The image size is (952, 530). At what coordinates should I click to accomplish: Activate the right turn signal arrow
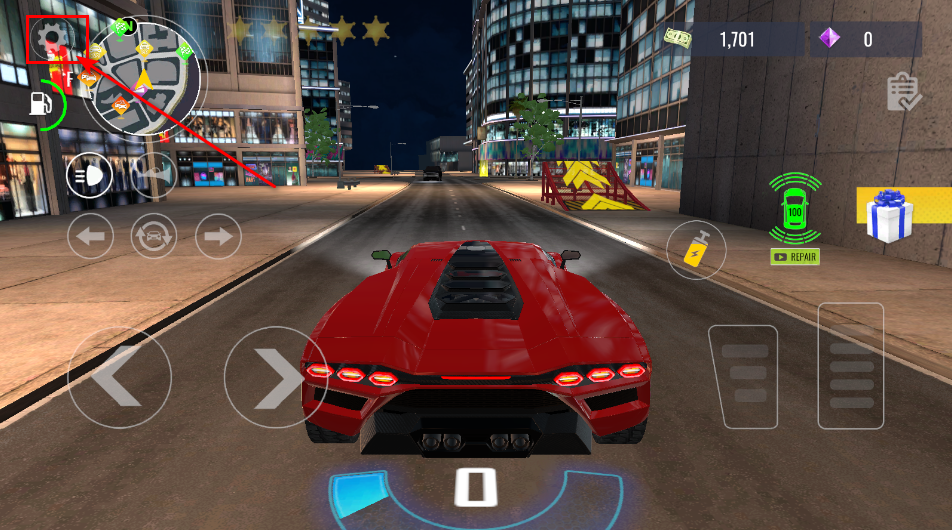tap(217, 237)
